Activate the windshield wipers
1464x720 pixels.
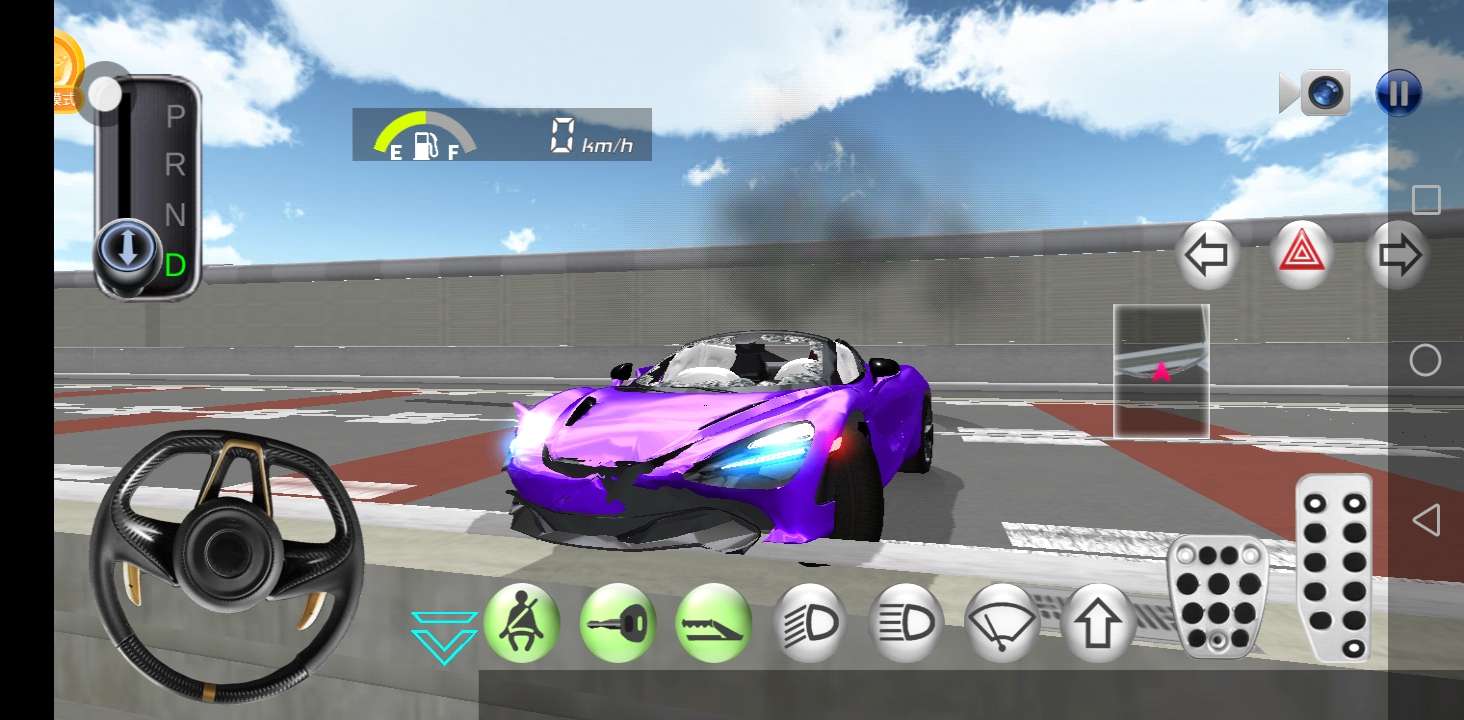point(1001,623)
